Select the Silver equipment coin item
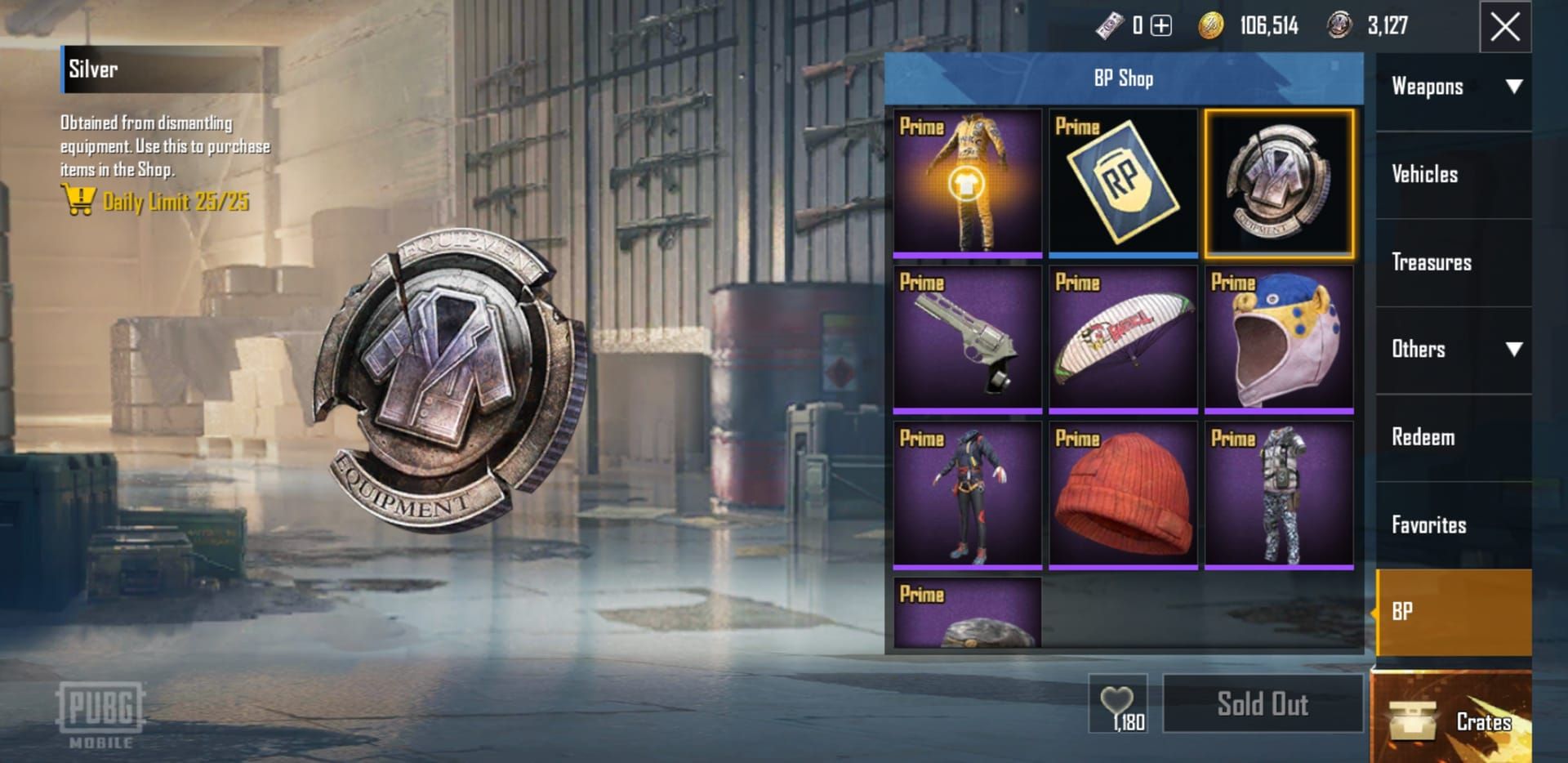The width and height of the screenshot is (1568, 763). tap(1279, 183)
